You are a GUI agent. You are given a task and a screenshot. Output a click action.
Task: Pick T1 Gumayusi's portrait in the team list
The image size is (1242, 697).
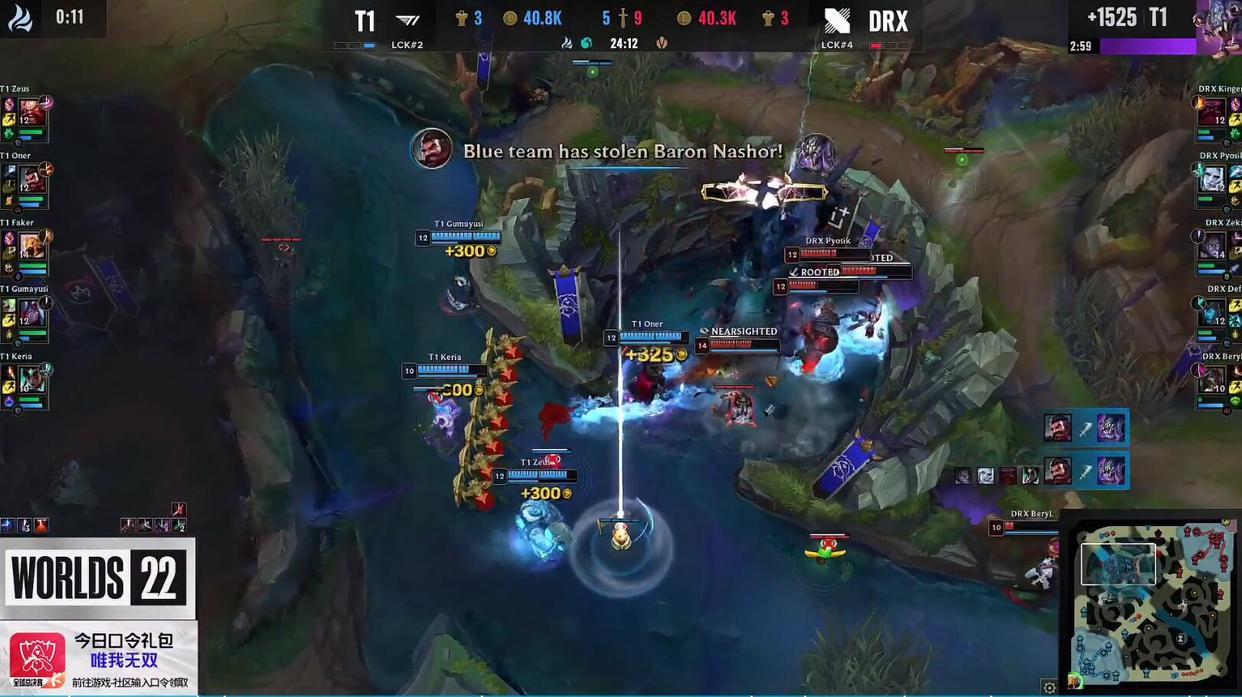pyautogui.click(x=32, y=313)
